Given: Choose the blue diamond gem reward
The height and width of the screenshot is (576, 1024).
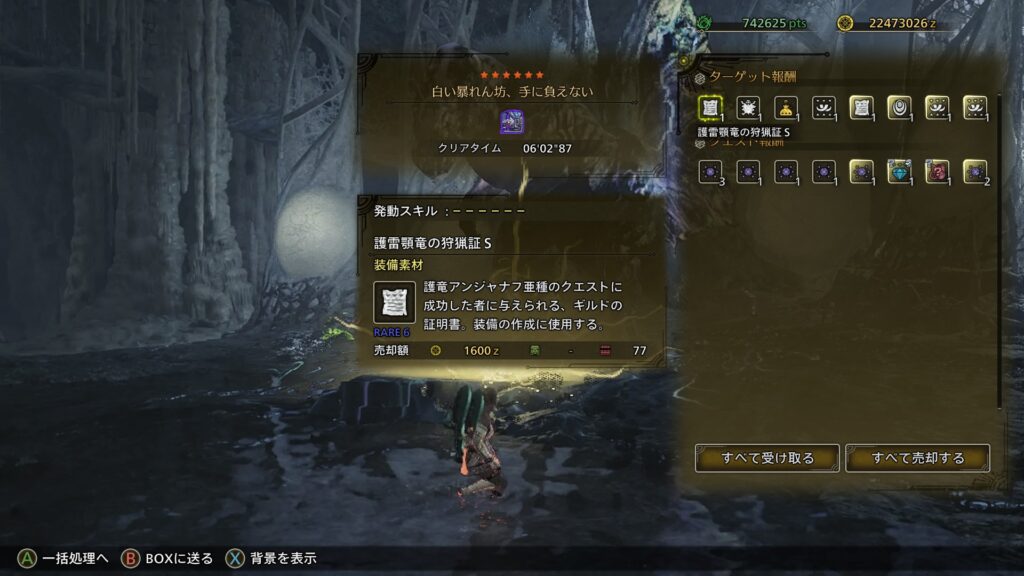Looking at the screenshot, I should (x=899, y=172).
